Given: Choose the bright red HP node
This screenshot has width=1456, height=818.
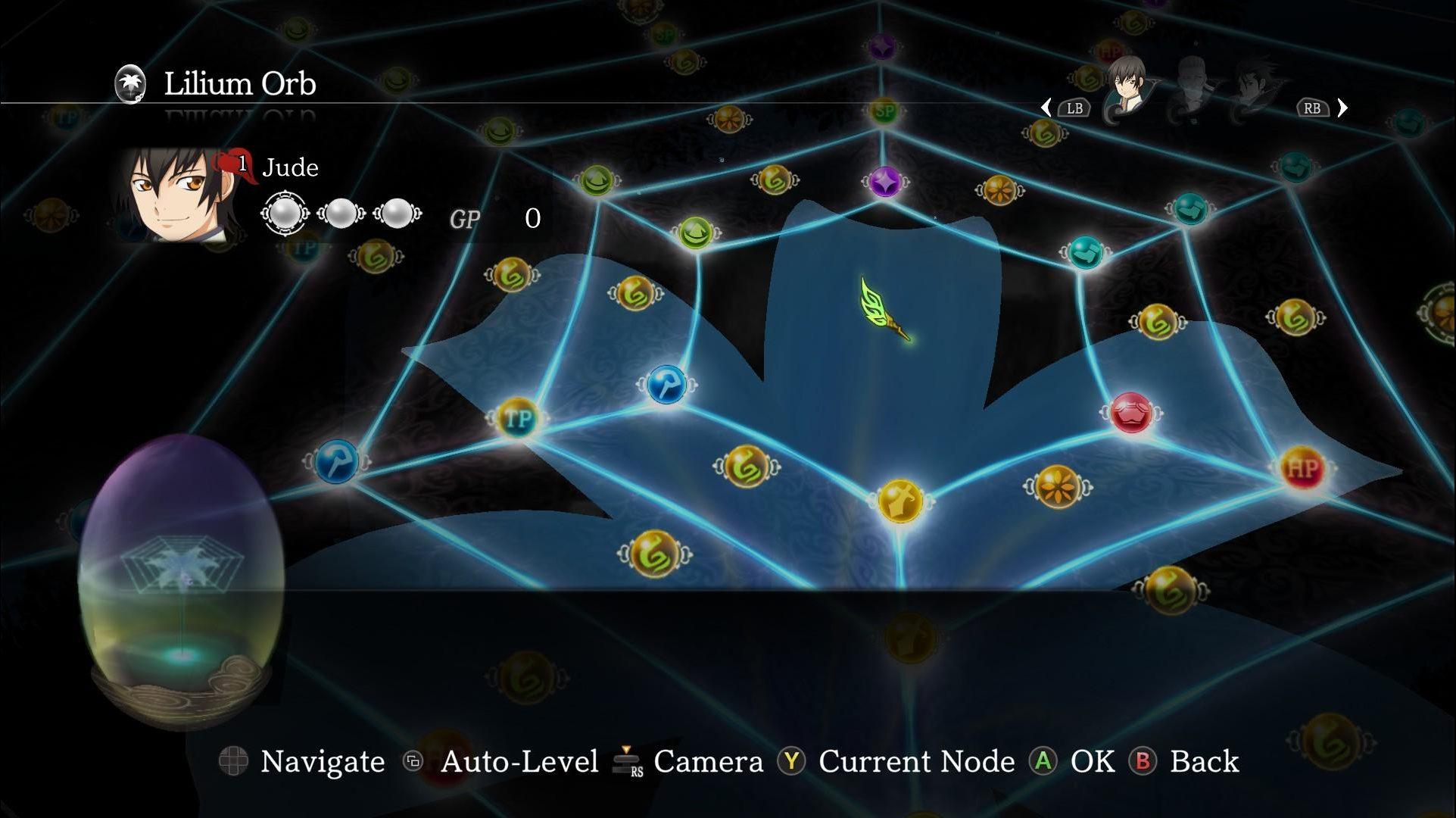Looking at the screenshot, I should coord(1302,468).
